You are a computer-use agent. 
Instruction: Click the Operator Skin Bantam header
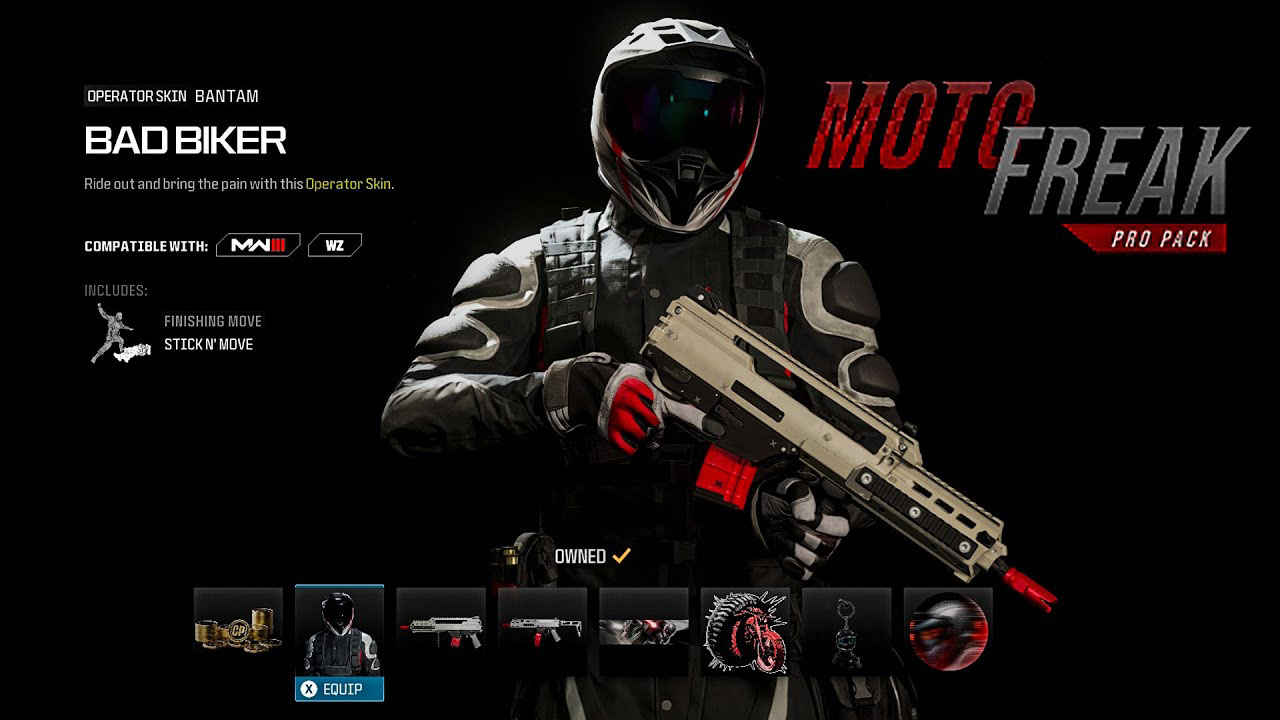[171, 96]
